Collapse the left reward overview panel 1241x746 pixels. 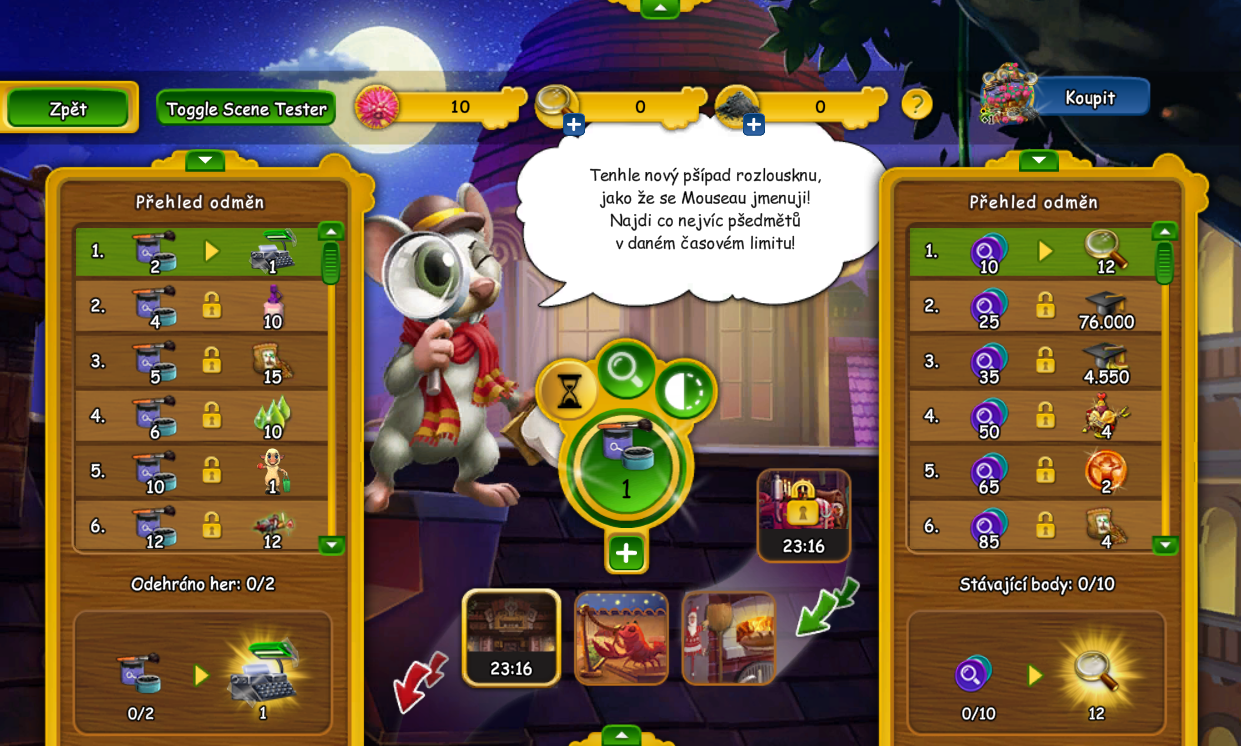point(204,160)
